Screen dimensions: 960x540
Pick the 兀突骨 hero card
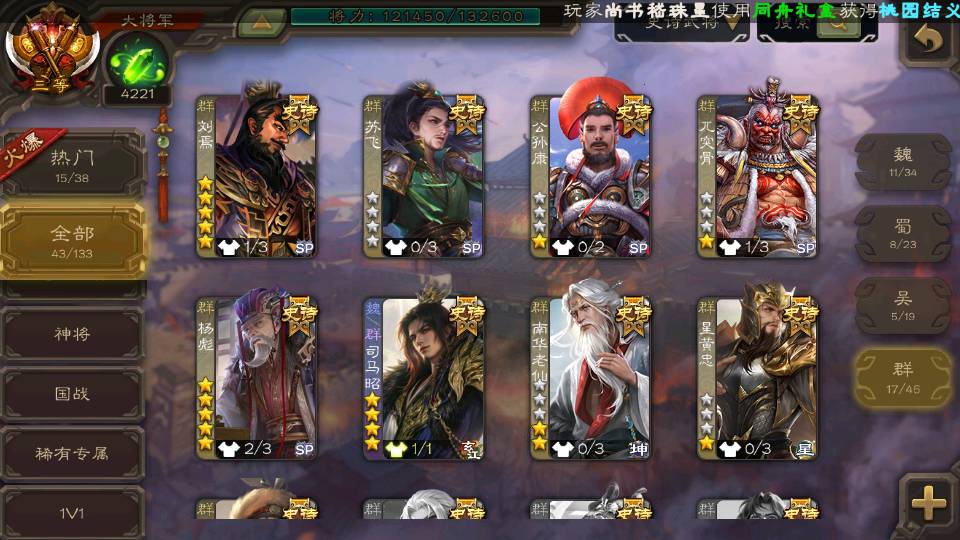point(757,176)
